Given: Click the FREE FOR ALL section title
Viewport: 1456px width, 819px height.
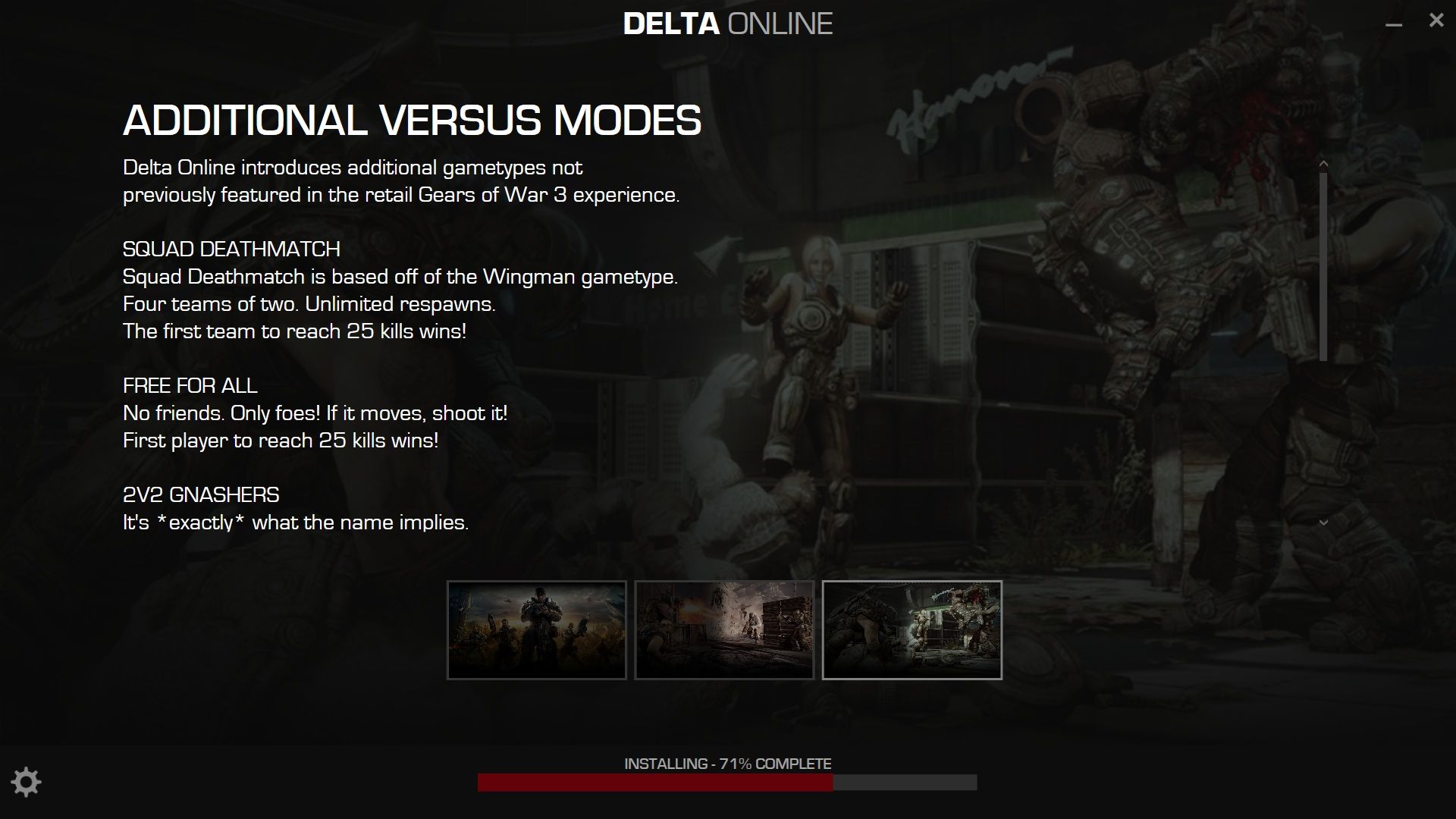Looking at the screenshot, I should tap(190, 385).
